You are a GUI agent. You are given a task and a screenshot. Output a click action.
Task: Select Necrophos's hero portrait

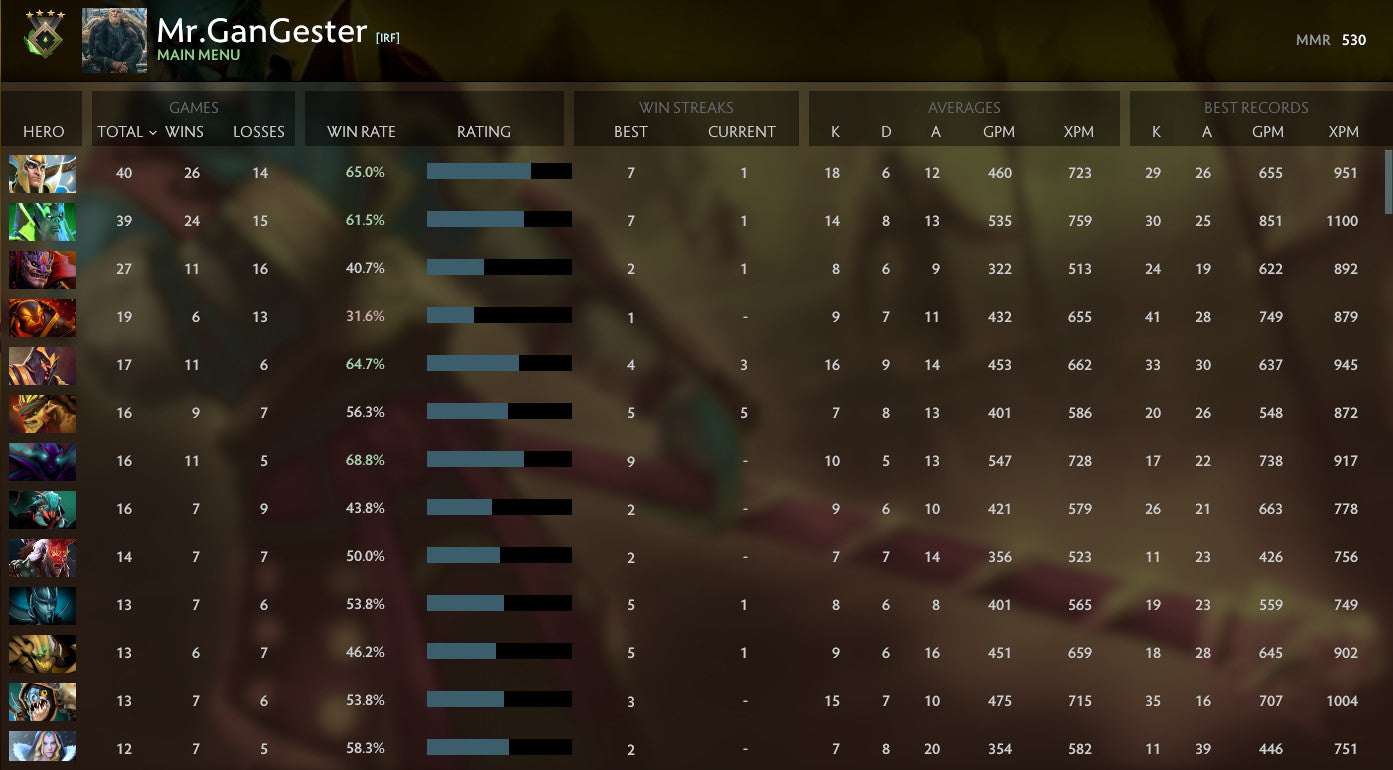click(x=42, y=221)
